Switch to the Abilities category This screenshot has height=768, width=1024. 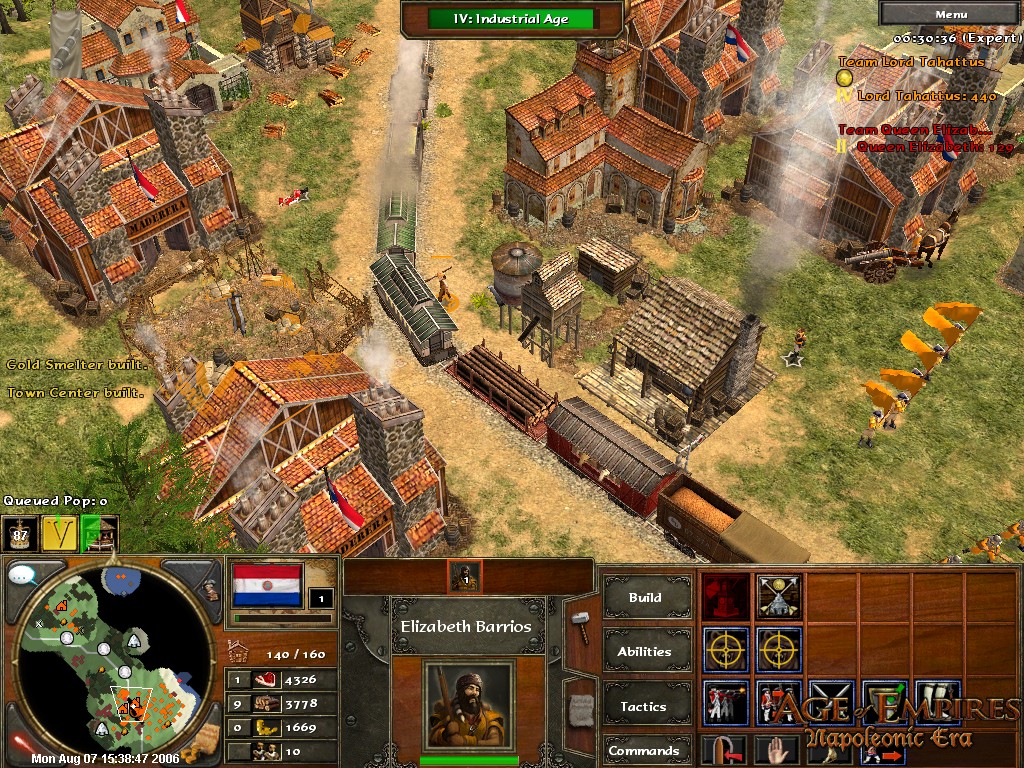[x=645, y=651]
